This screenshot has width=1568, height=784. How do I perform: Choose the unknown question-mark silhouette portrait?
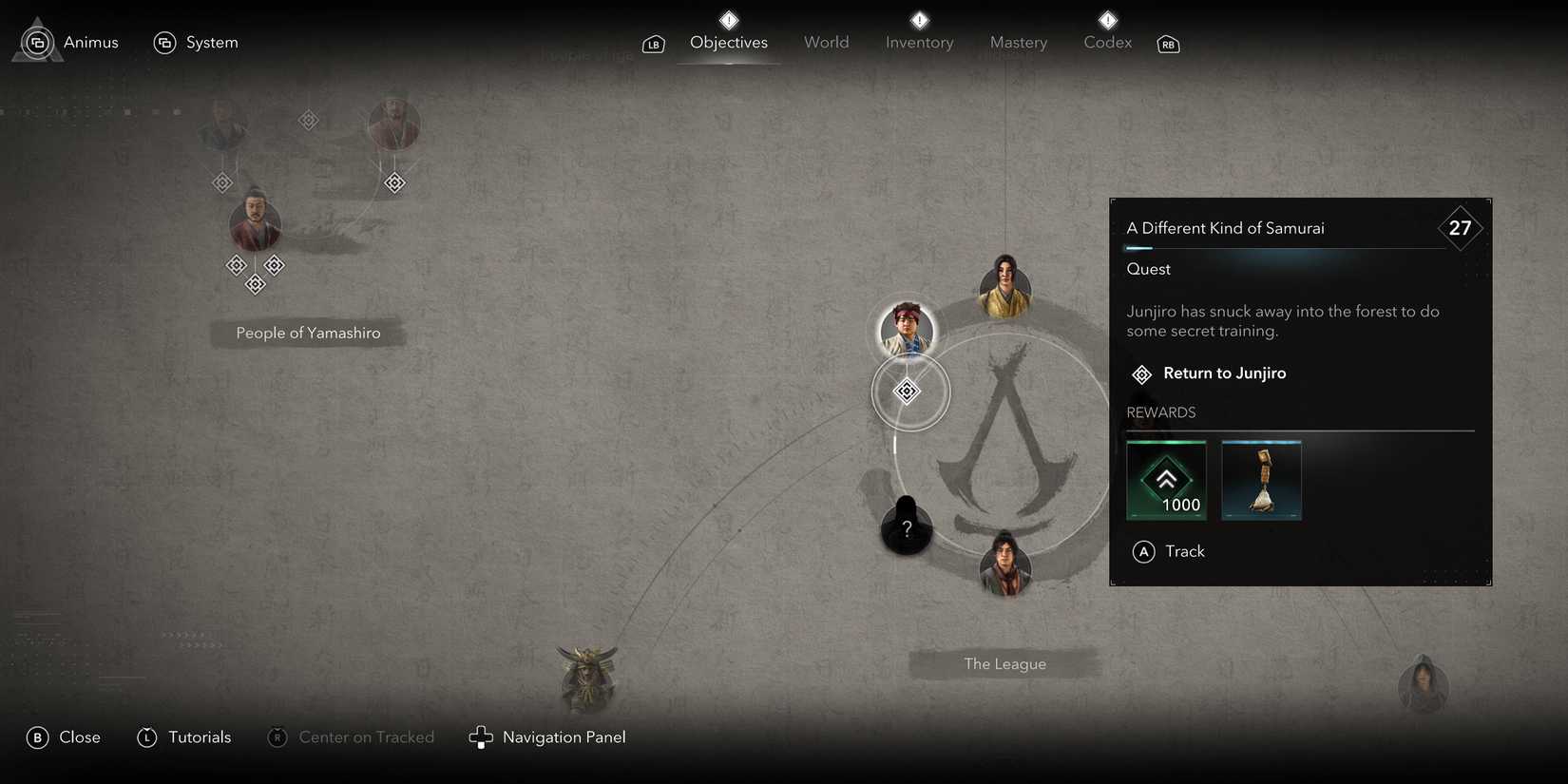click(907, 526)
